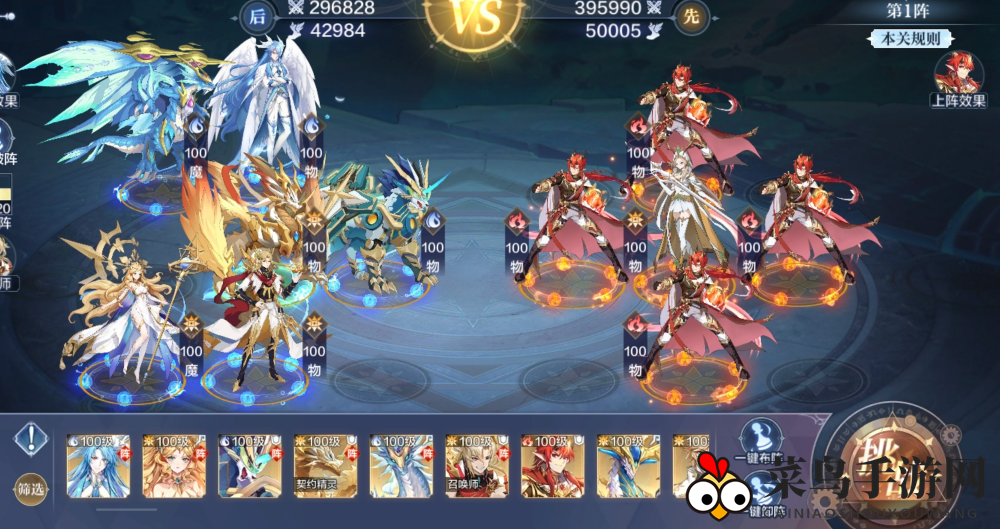Screen dimensions: 1000x529
Task: Select the 召唤师 summoner hero card
Action: (475, 465)
